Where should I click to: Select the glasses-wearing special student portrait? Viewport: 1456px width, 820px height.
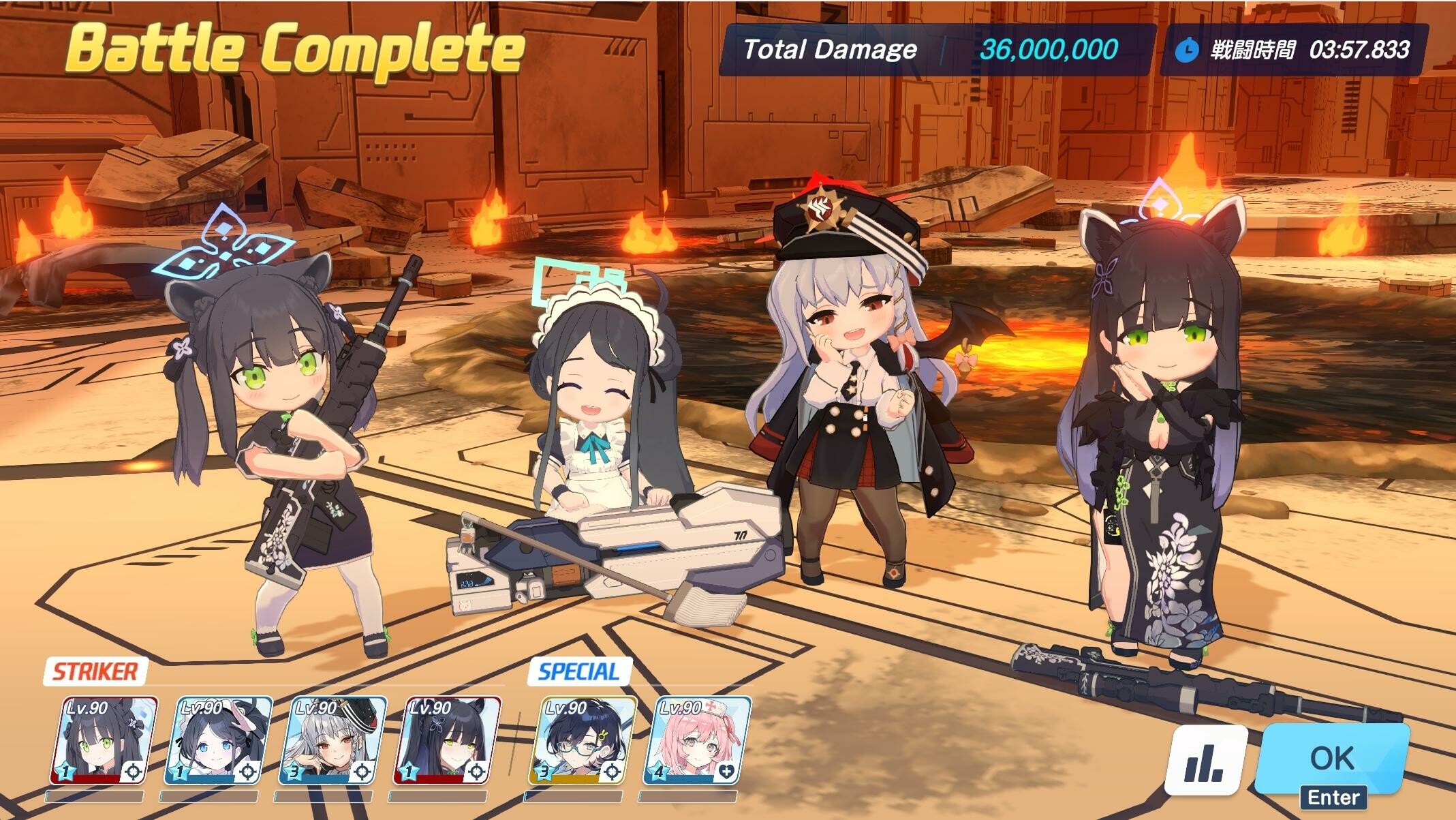click(583, 740)
